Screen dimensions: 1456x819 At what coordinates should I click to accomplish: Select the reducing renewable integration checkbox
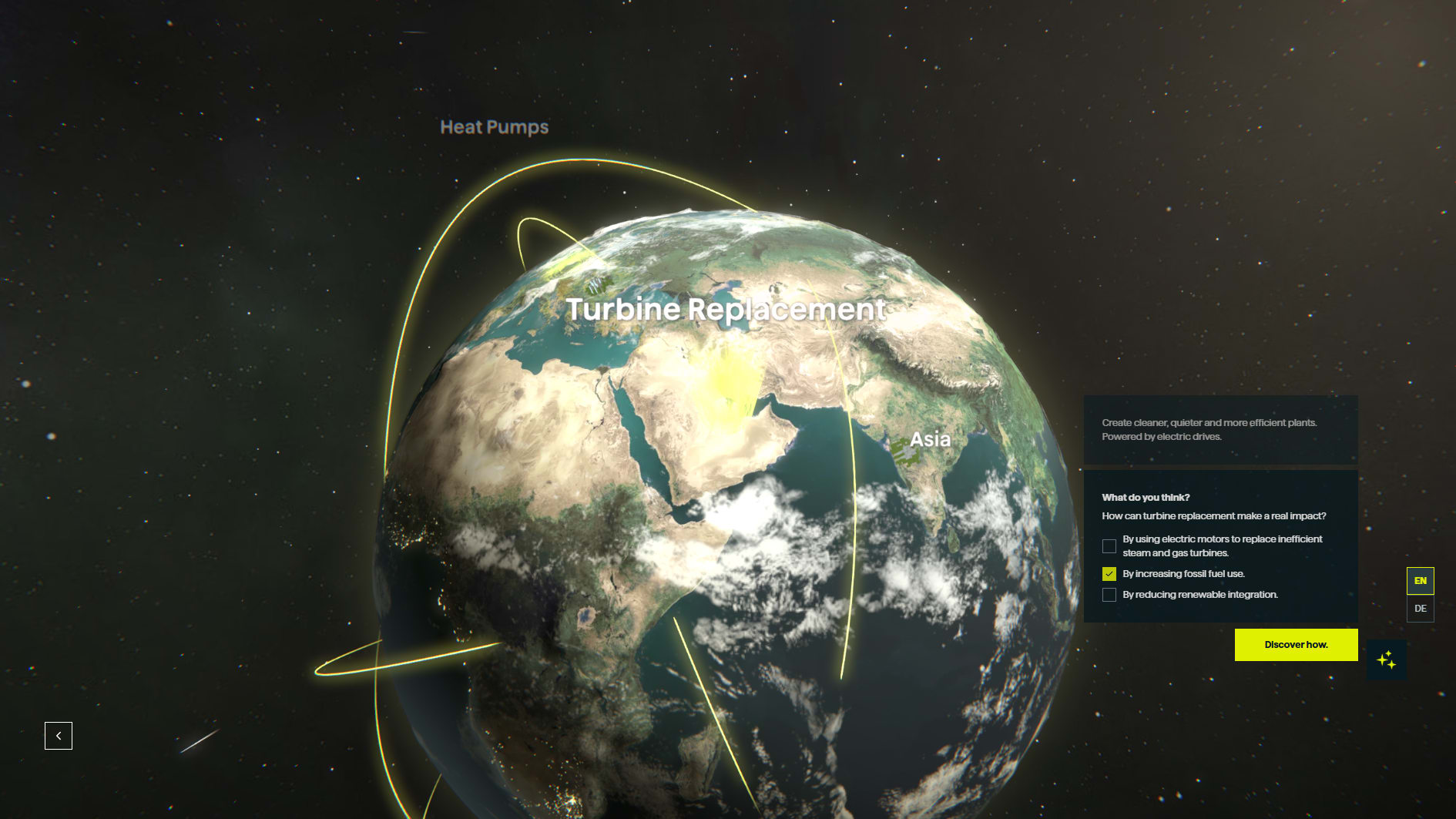pos(1109,595)
